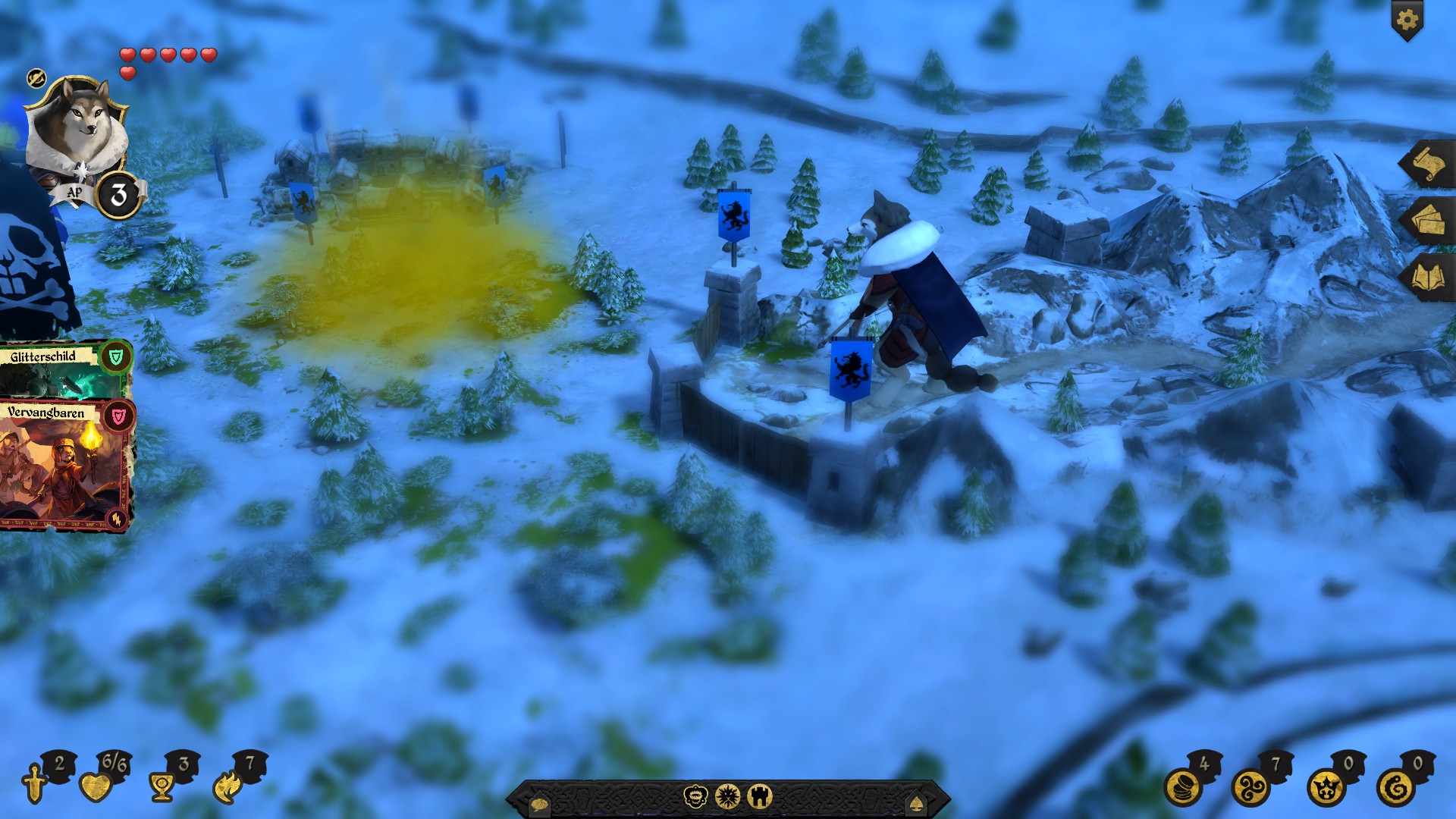Screen dimensions: 1456x819
Task: Click the triple-spiral magic resource icon
Action: [1251, 787]
